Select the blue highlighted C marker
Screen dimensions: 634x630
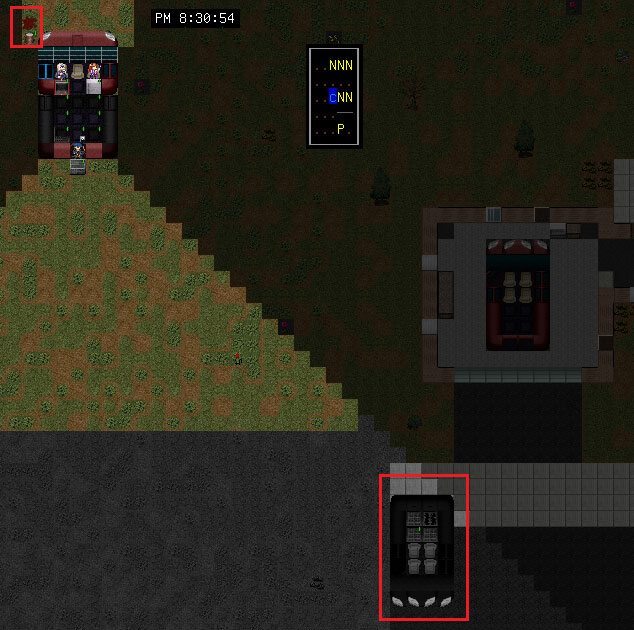click(333, 97)
